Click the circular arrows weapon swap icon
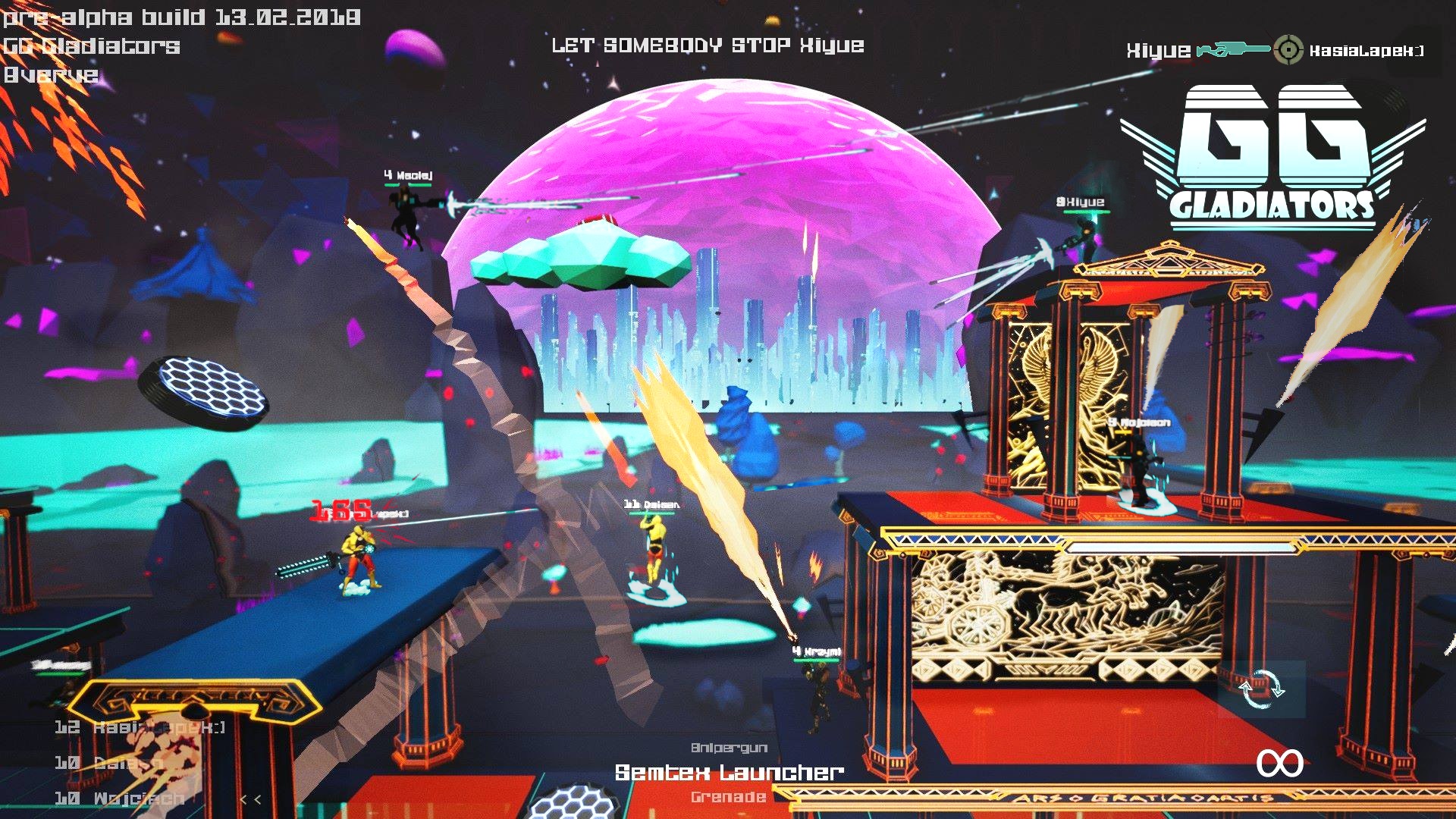 pos(1261,689)
